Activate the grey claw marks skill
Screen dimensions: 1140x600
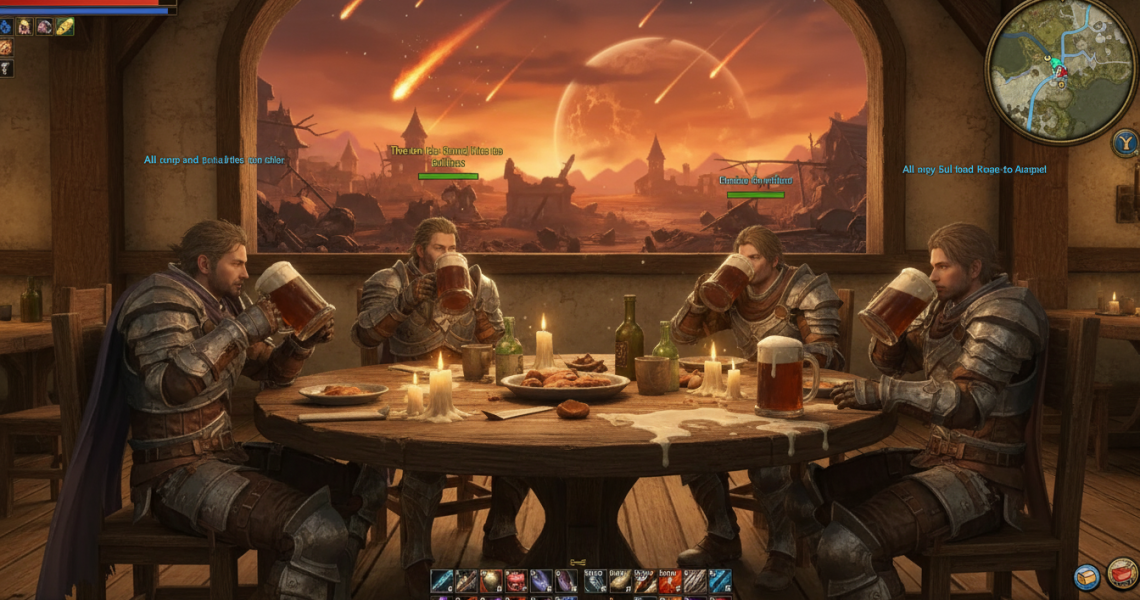pyautogui.click(x=694, y=581)
